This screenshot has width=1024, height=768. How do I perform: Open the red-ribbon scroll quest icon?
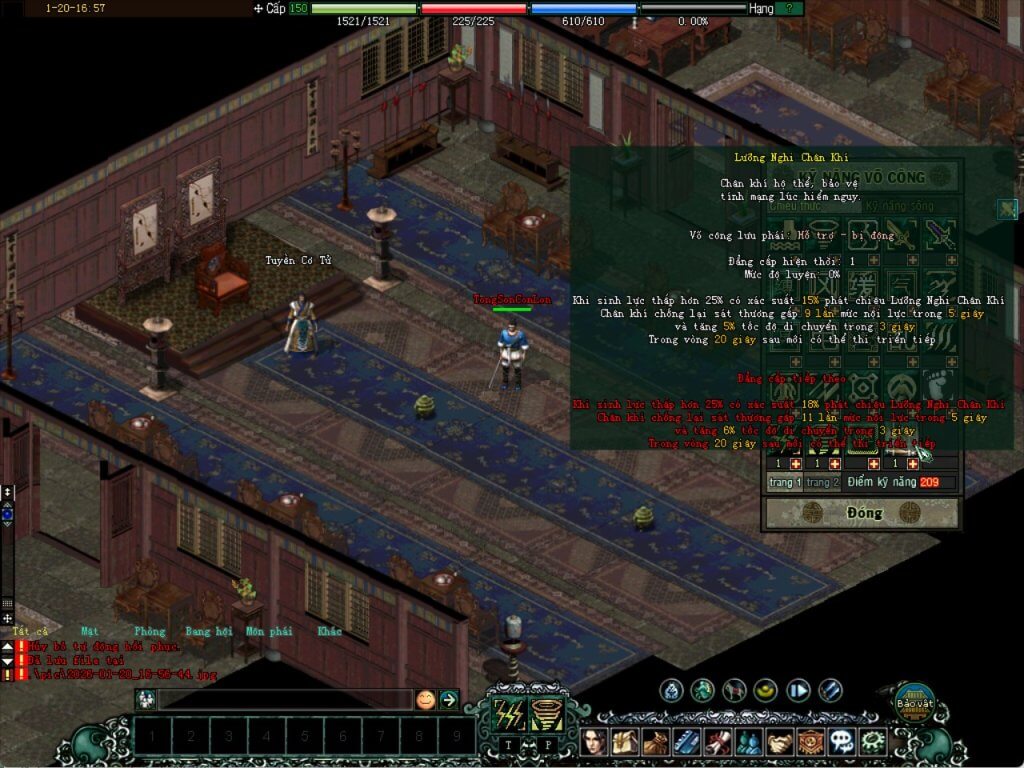717,743
